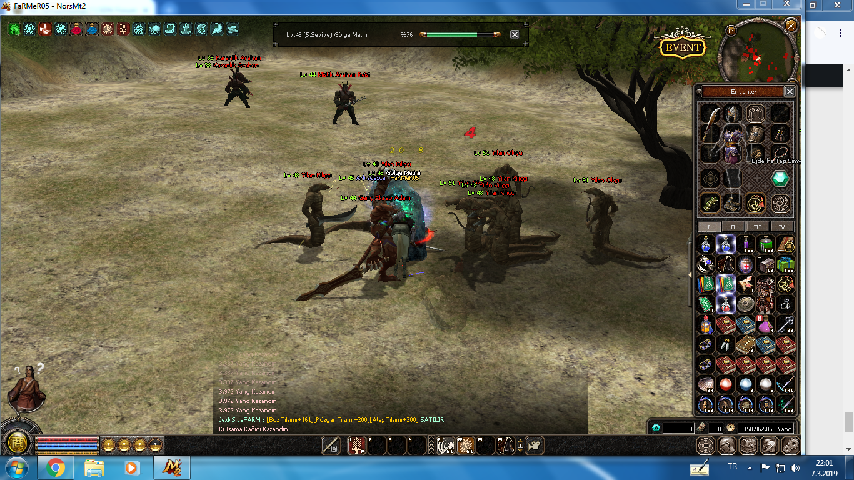
Task: Close the target monster info bar
Action: tap(515, 34)
